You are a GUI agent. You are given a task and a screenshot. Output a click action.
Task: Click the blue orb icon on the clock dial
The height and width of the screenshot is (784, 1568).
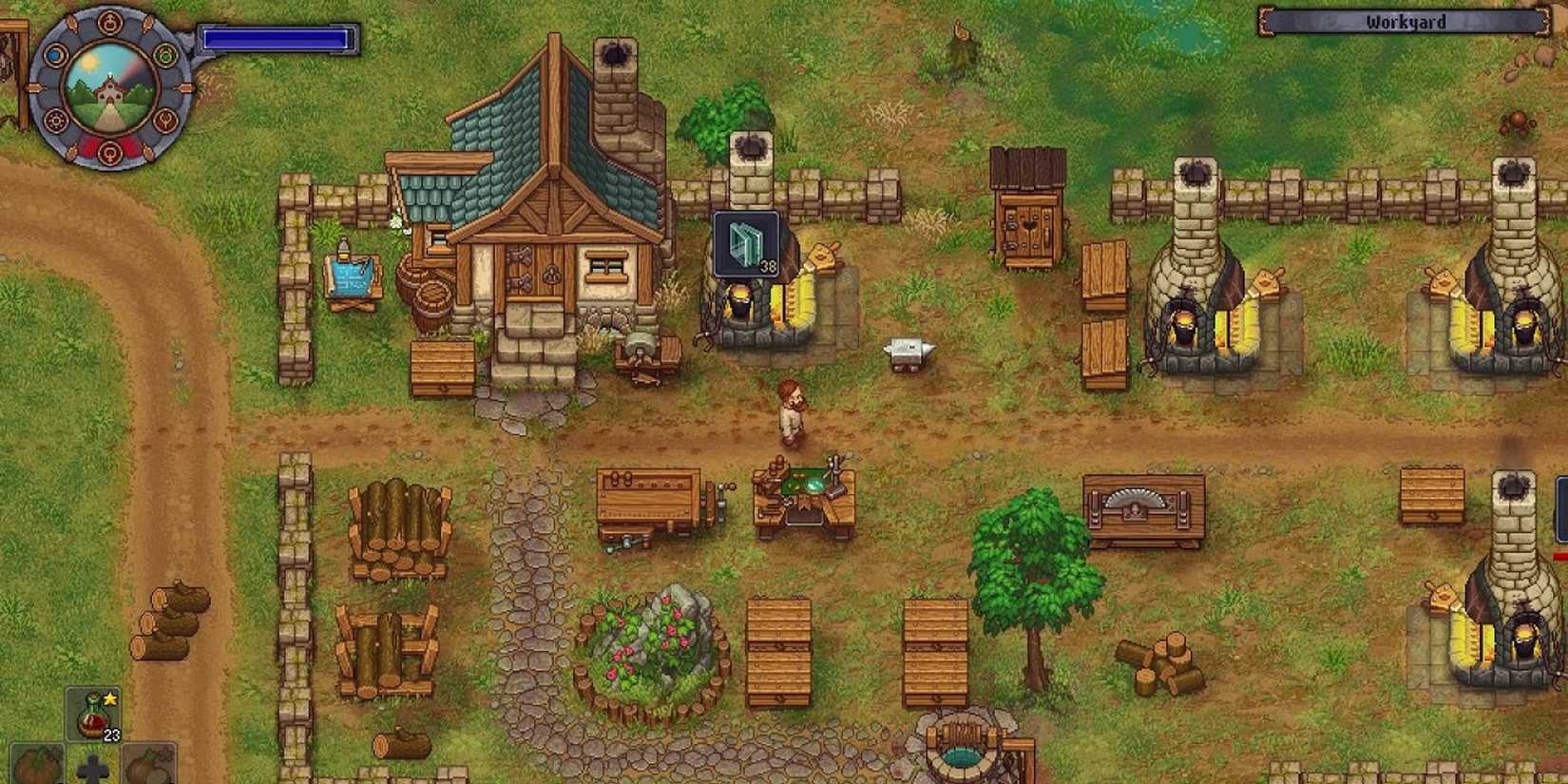[x=54, y=55]
